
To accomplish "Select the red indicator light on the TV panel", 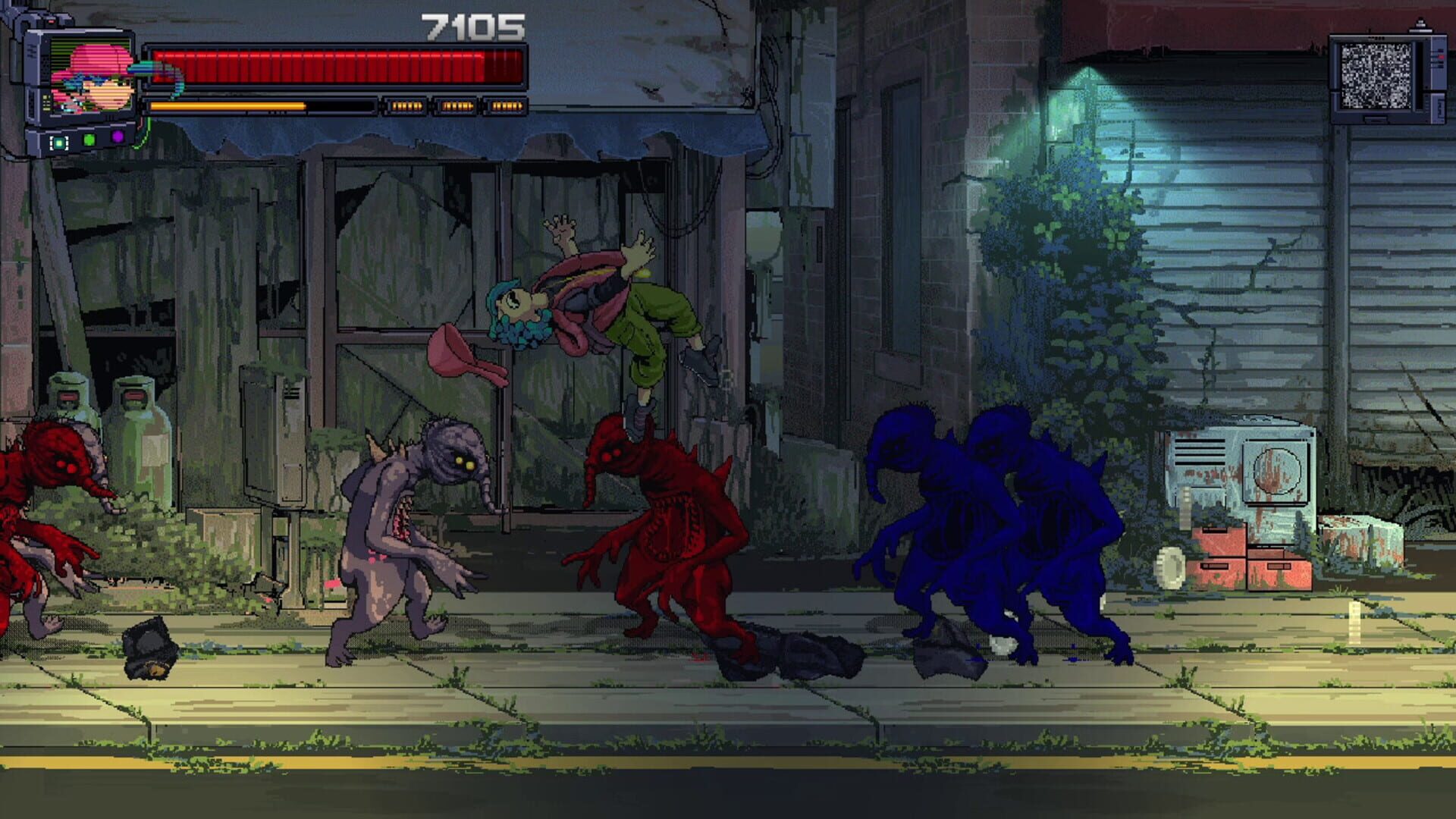I will [x=1441, y=57].
